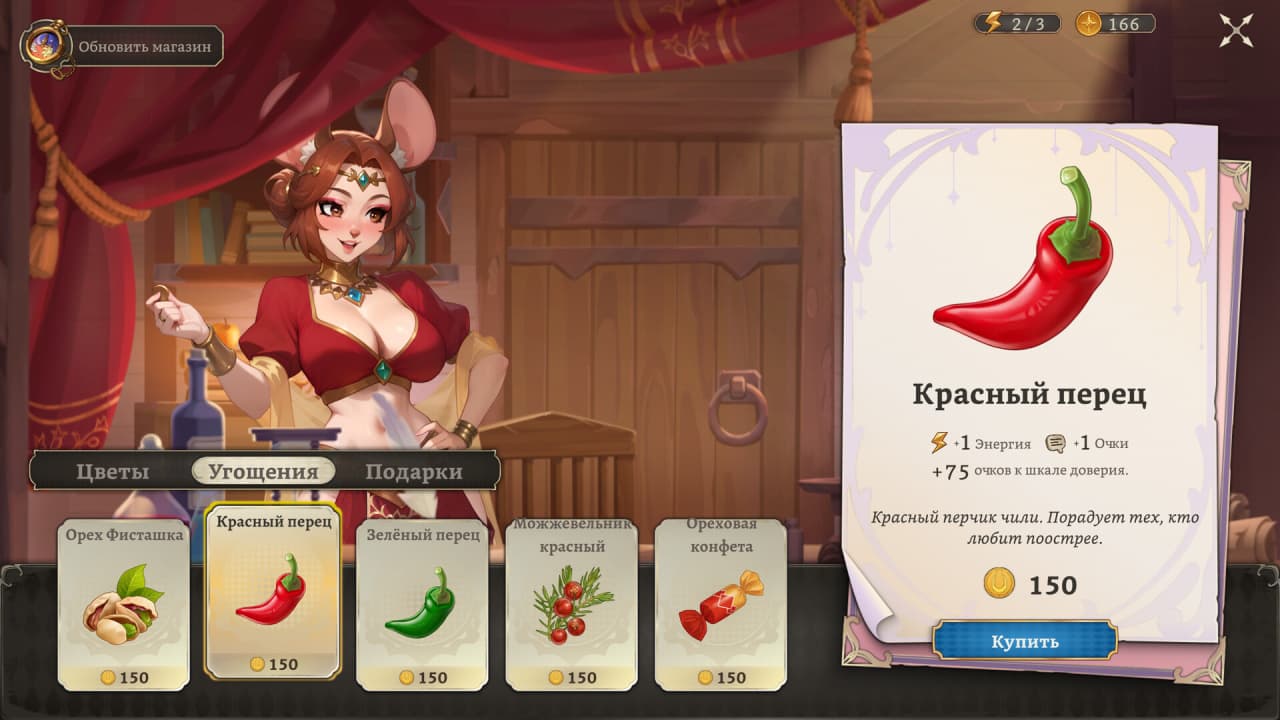Select the Можжевельник красный item card
The image size is (1280, 720).
point(572,604)
